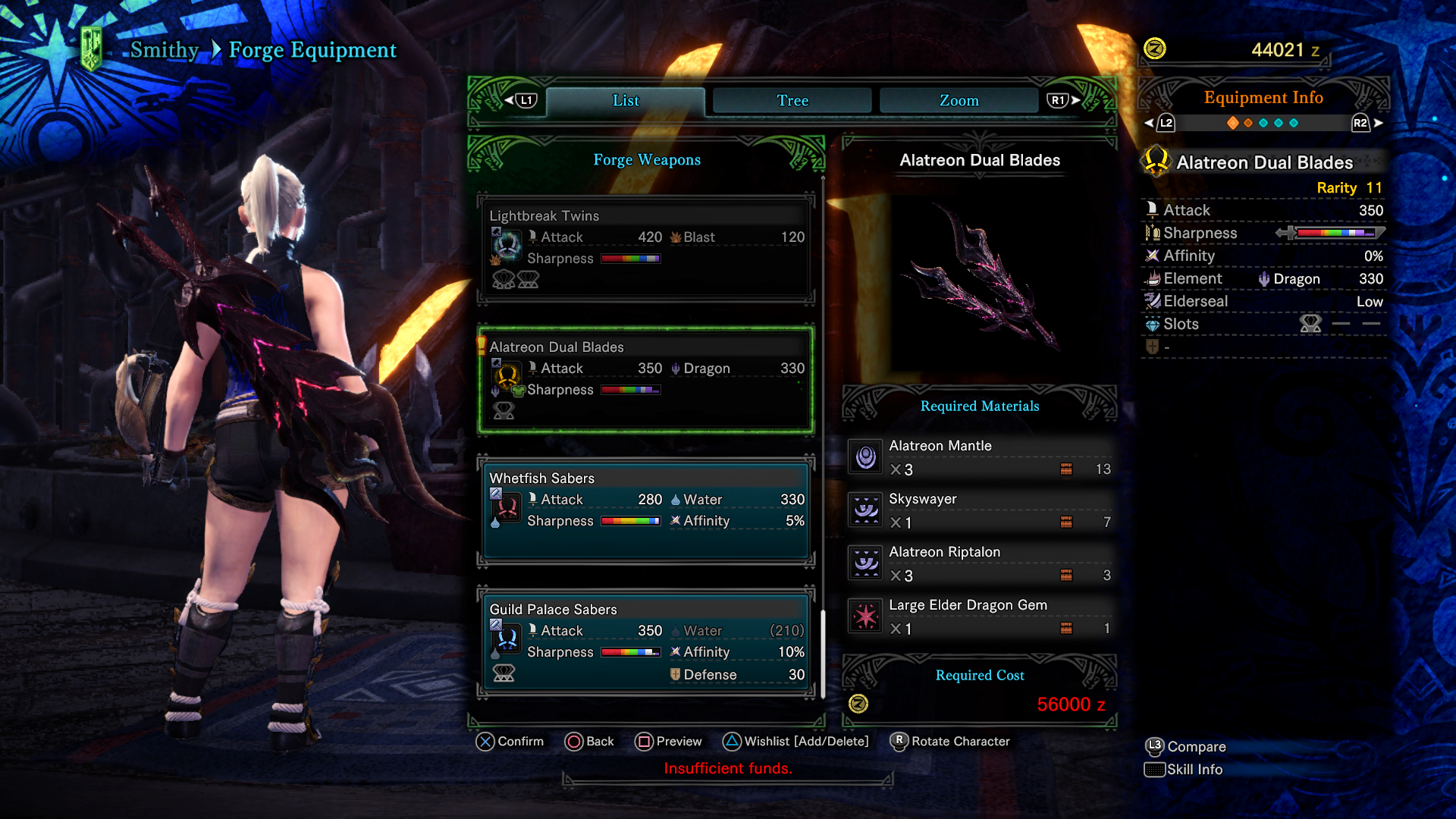Go back to the Smithy menu breadcrumb
Screen dimensions: 1456x819
click(x=164, y=50)
